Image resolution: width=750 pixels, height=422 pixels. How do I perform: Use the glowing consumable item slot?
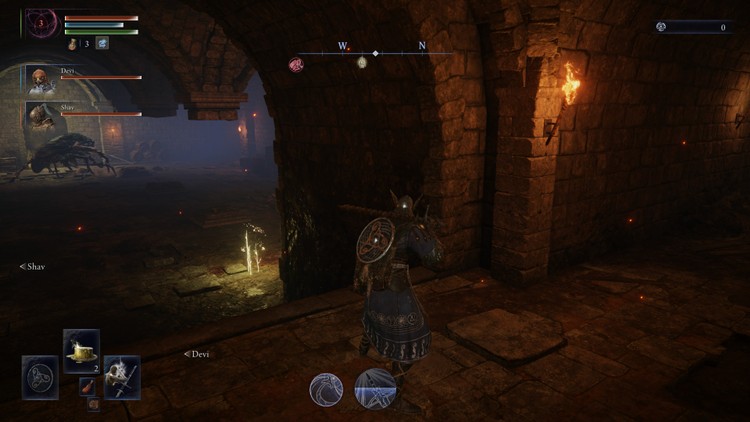pyautogui.click(x=81, y=350)
